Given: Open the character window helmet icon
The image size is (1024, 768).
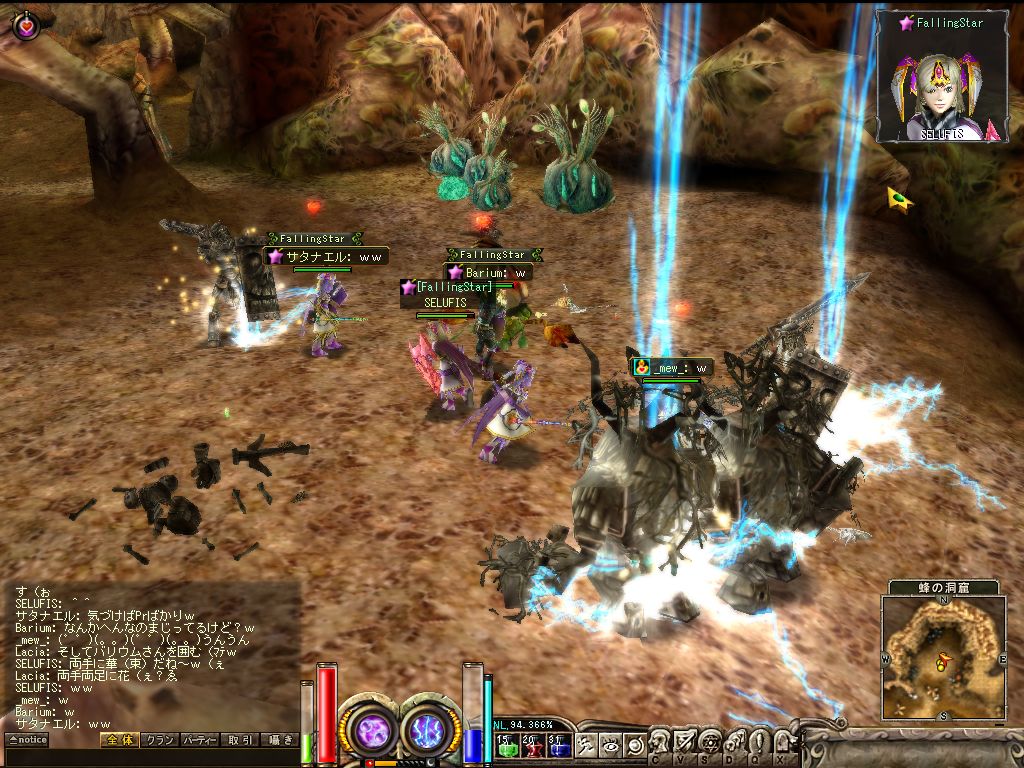Looking at the screenshot, I should [661, 742].
